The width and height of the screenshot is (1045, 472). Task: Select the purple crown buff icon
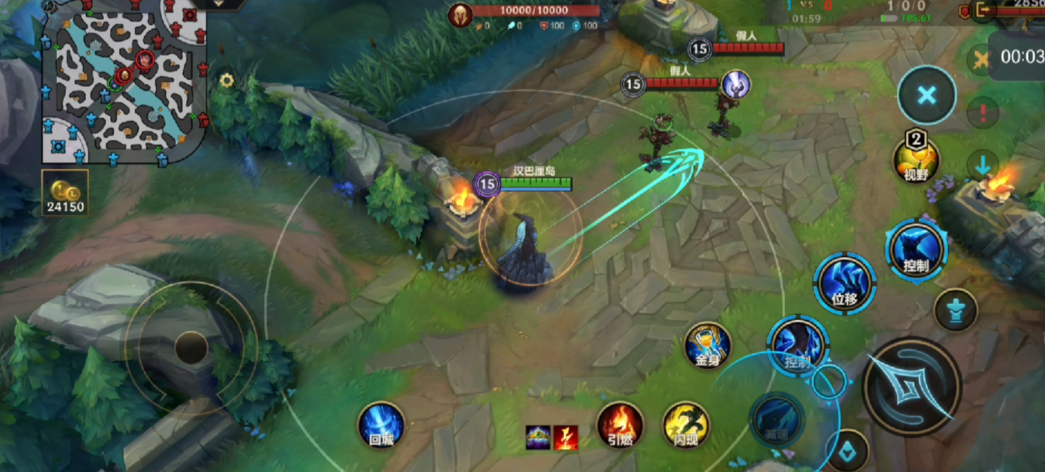[x=539, y=438]
